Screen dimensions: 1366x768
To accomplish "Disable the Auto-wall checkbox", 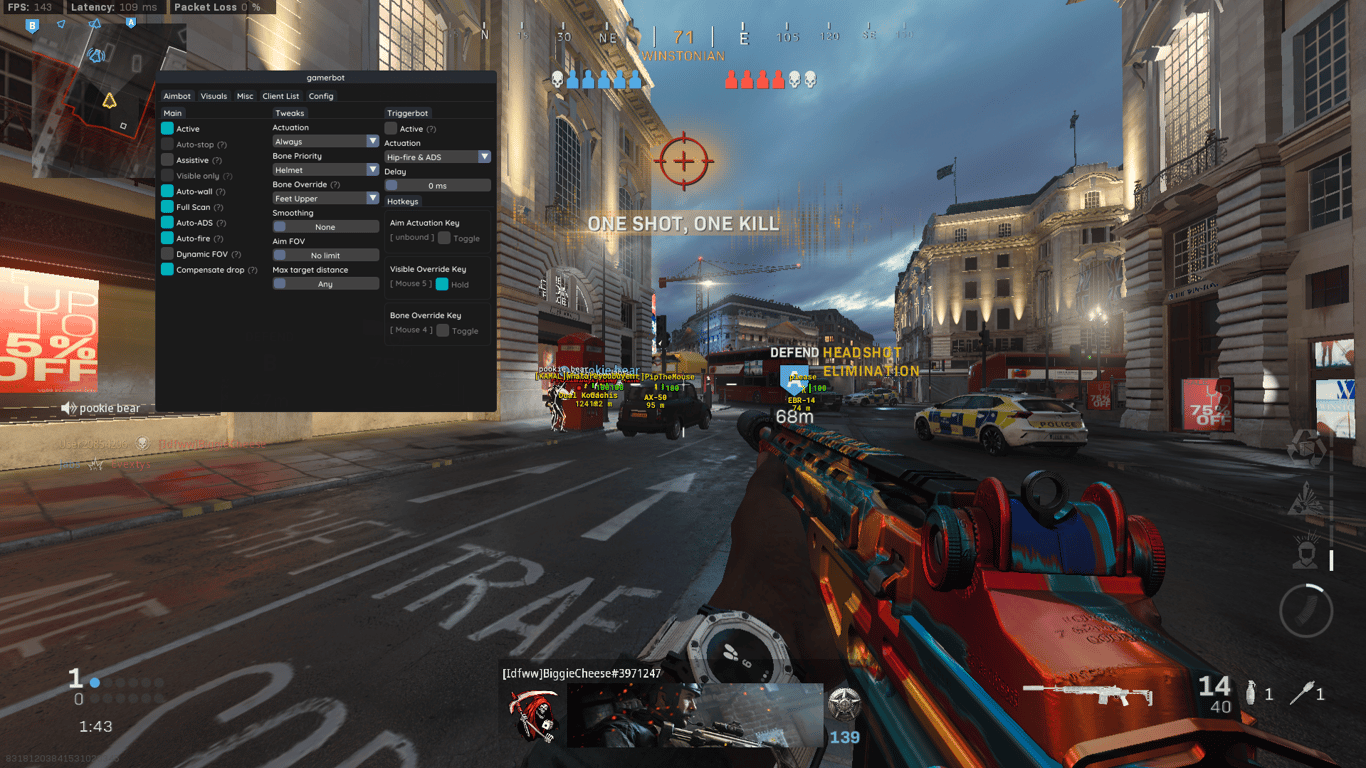I will point(166,191).
